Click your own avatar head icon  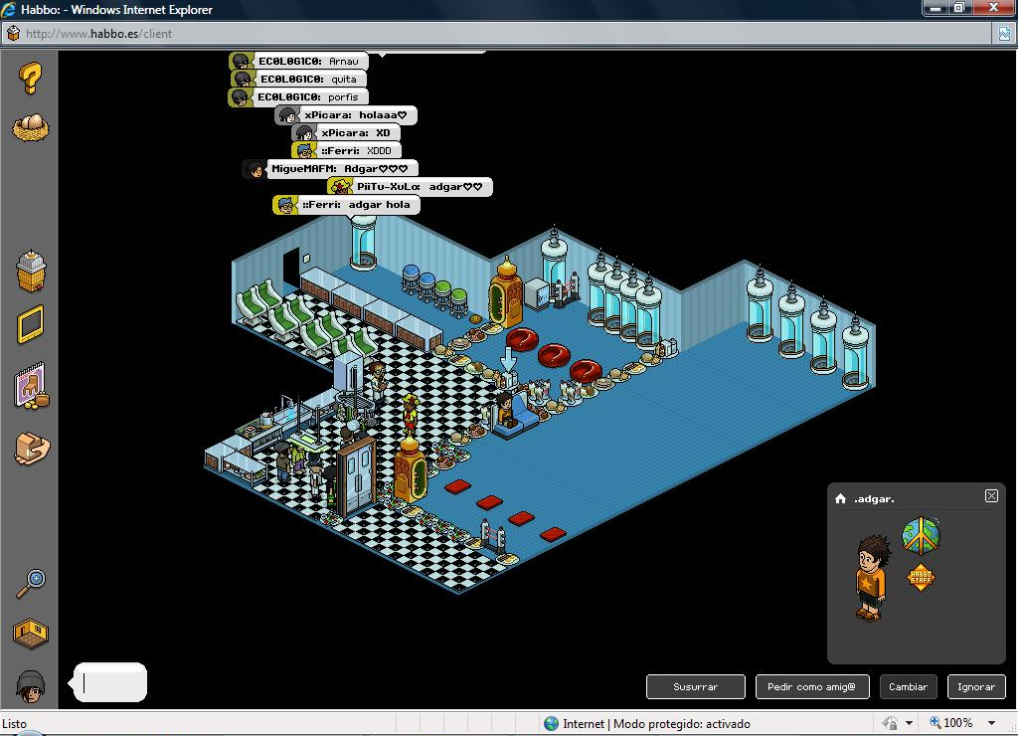(x=31, y=686)
